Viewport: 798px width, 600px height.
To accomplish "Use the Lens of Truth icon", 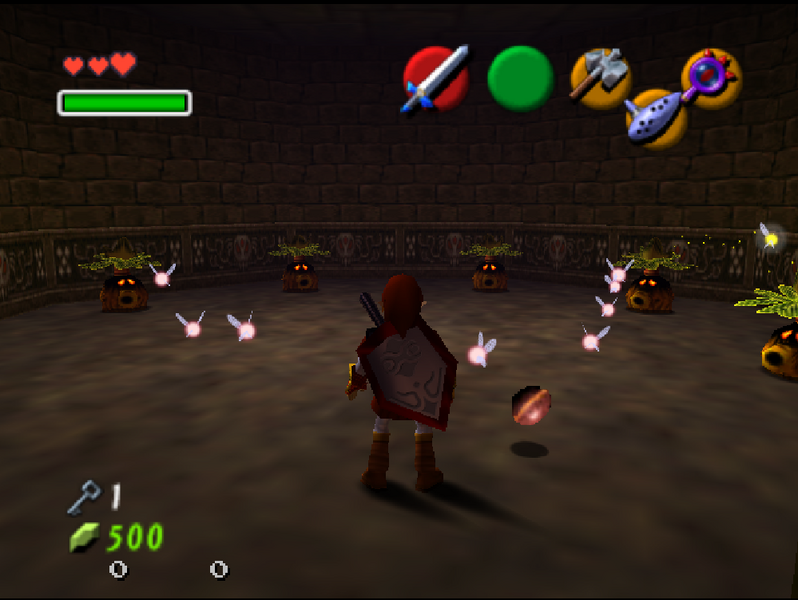I will (711, 77).
